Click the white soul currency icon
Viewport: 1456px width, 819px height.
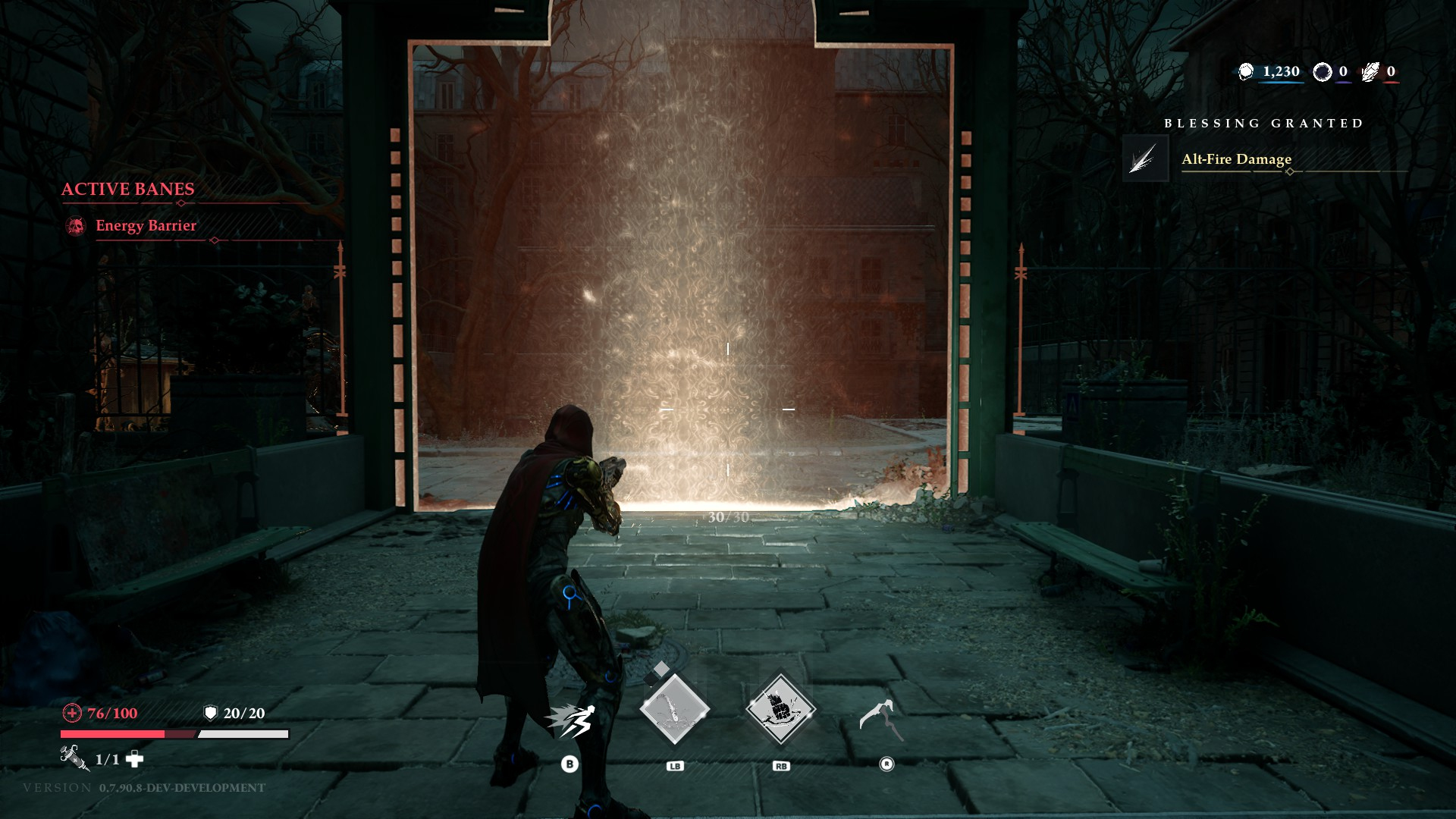pyautogui.click(x=1246, y=72)
